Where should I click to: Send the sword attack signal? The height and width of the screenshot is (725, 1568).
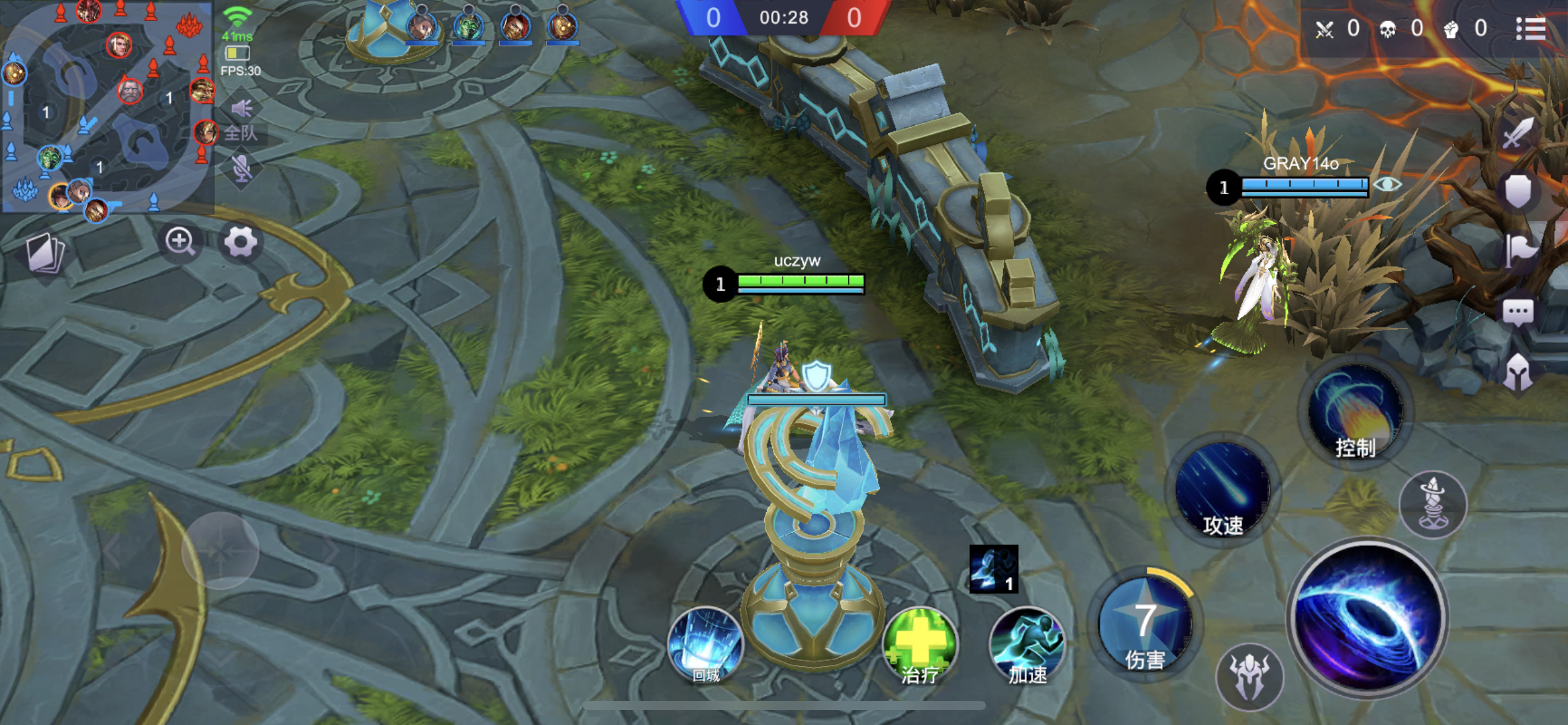[x=1518, y=133]
